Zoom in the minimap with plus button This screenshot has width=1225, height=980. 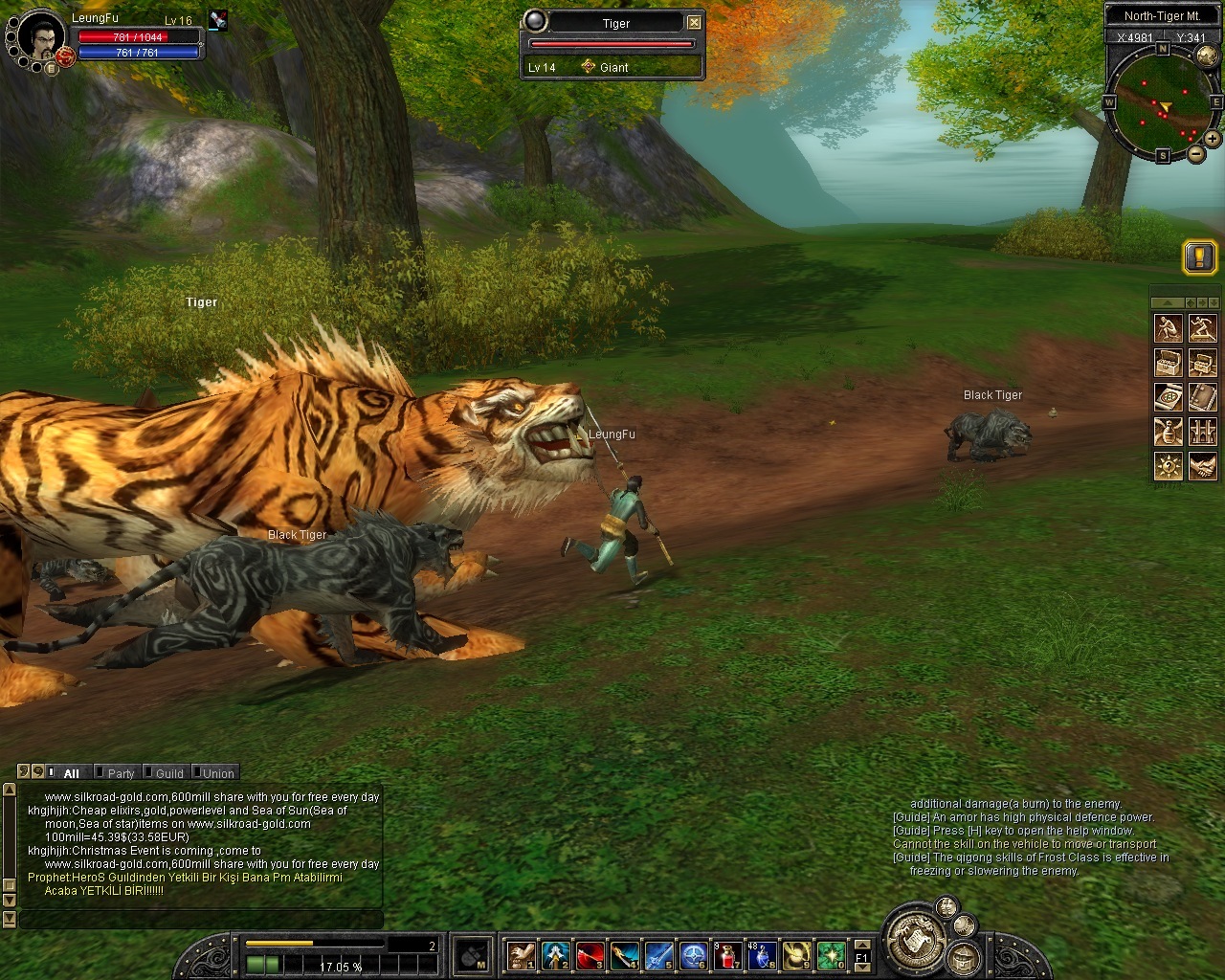click(1212, 140)
